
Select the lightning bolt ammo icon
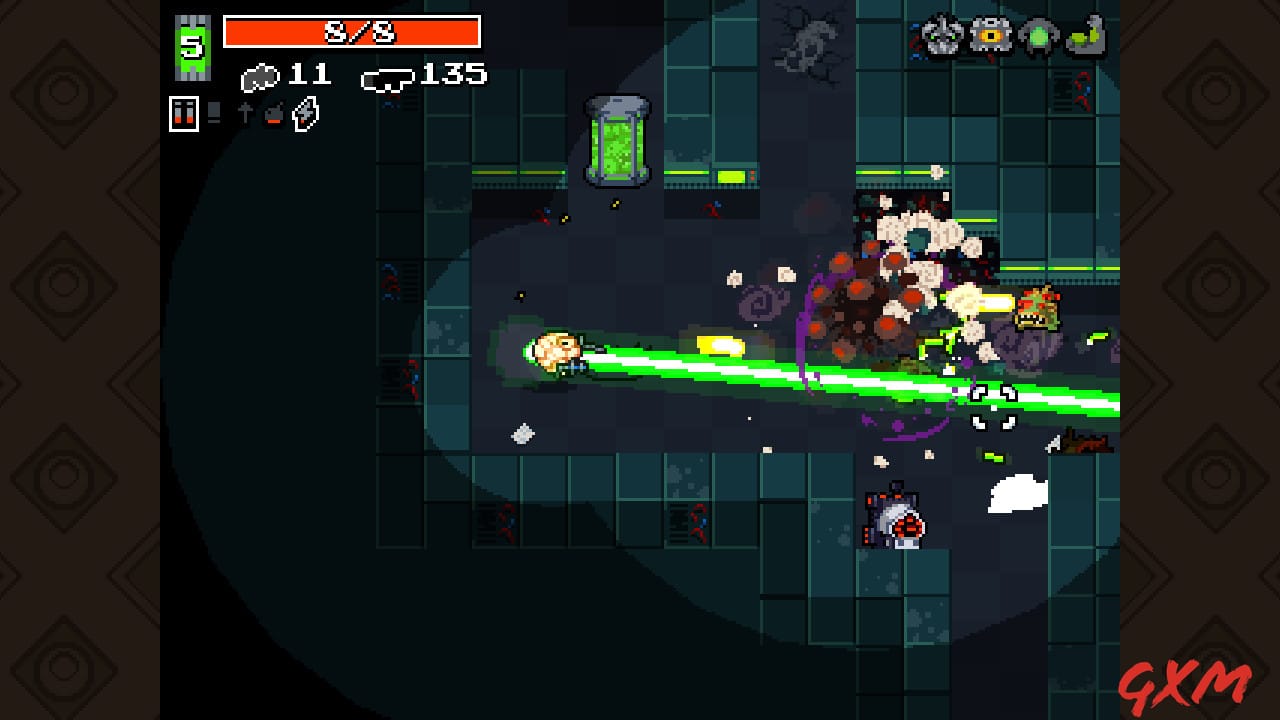303,113
